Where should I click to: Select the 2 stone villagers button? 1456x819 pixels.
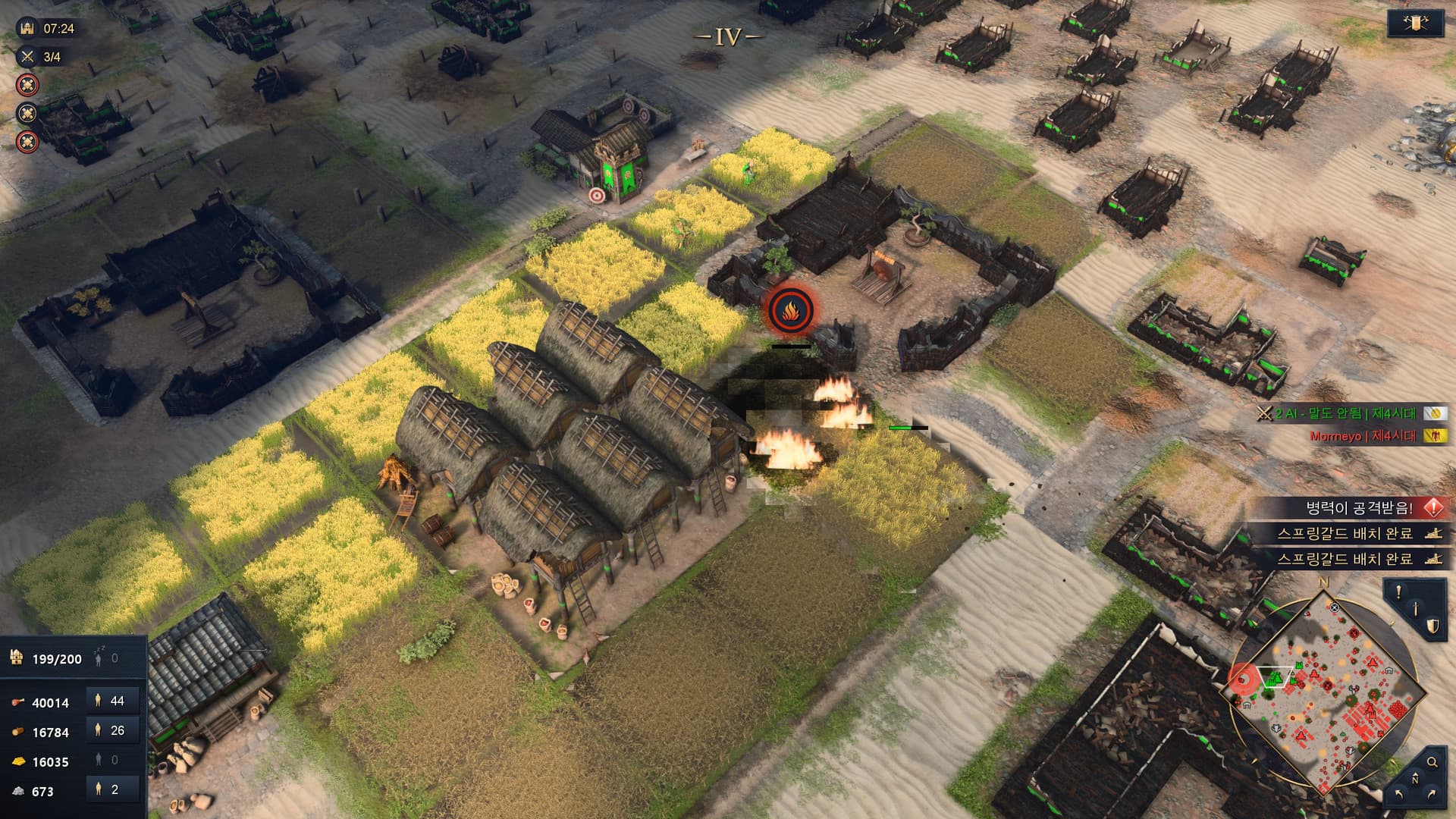click(x=113, y=789)
